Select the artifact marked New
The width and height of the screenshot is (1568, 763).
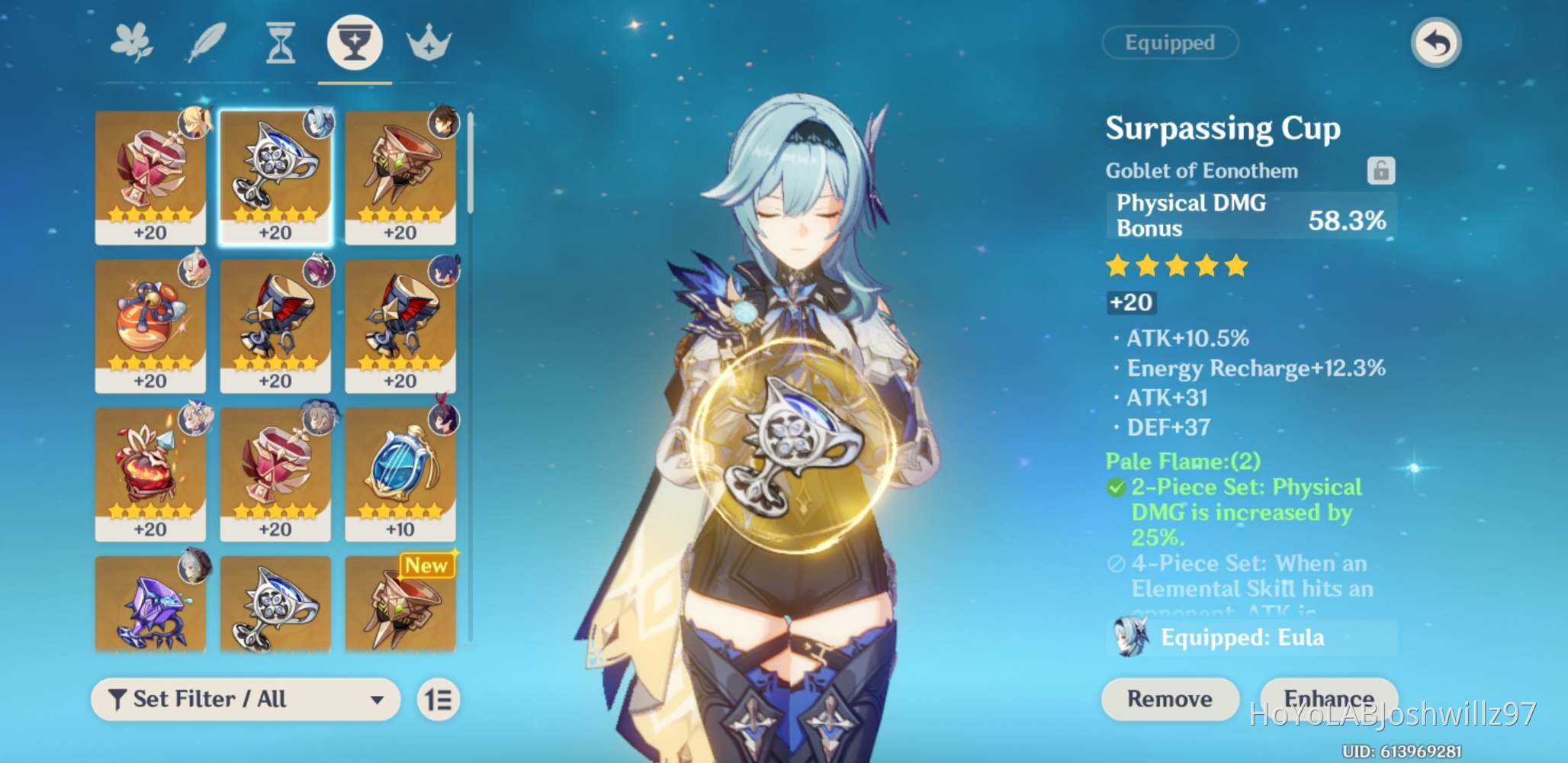[400, 603]
